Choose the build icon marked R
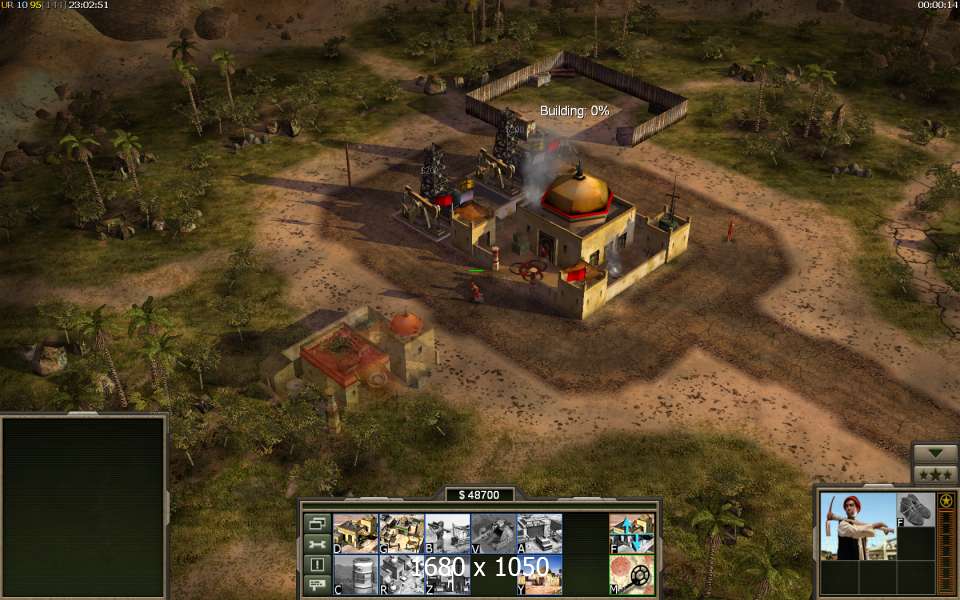960x600 pixels. (401, 575)
